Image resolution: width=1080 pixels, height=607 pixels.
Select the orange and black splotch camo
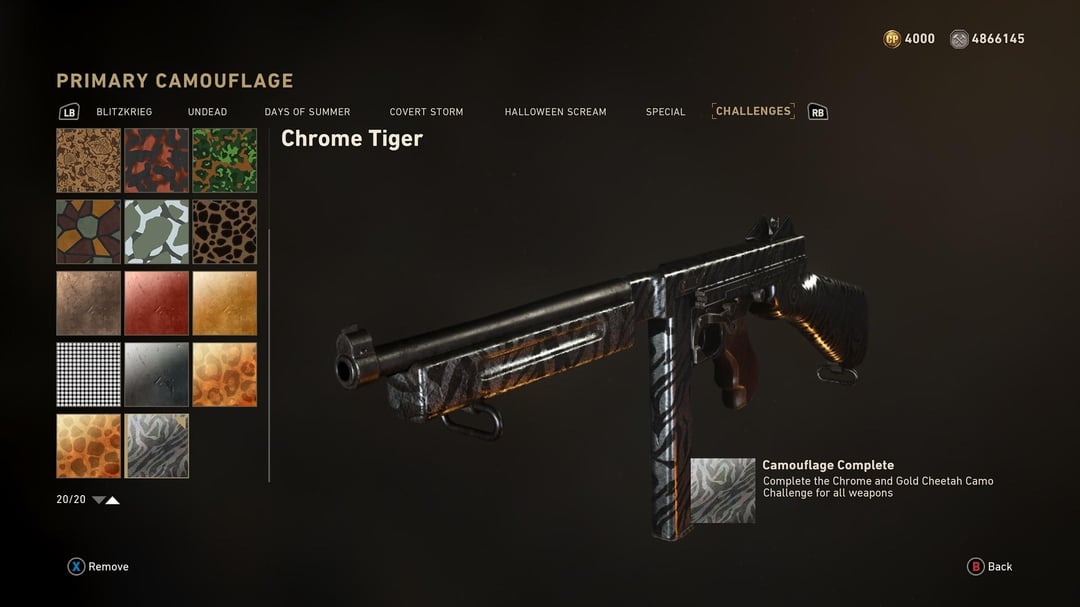157,160
